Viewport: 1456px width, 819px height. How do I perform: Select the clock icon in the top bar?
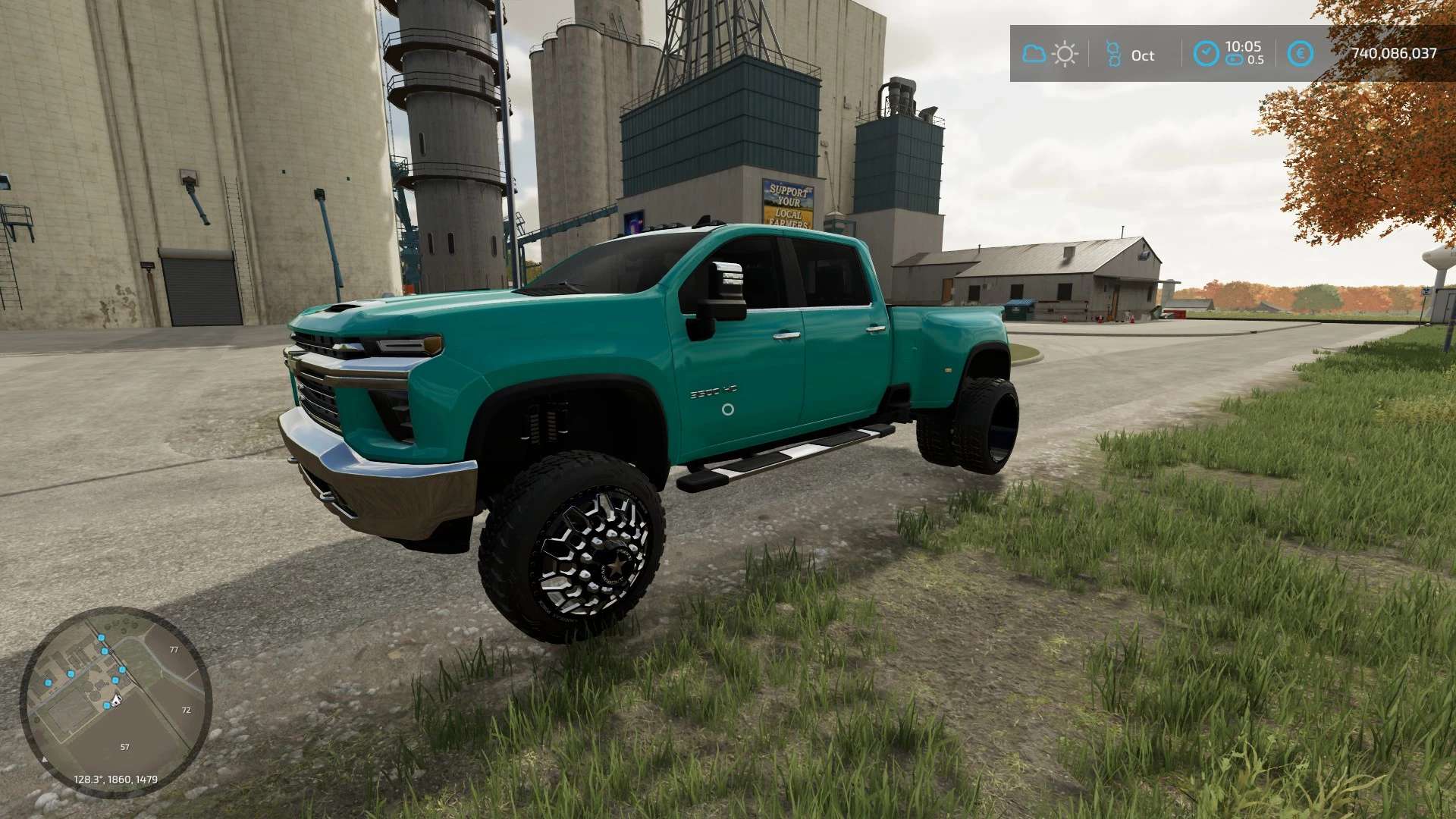point(1206,54)
